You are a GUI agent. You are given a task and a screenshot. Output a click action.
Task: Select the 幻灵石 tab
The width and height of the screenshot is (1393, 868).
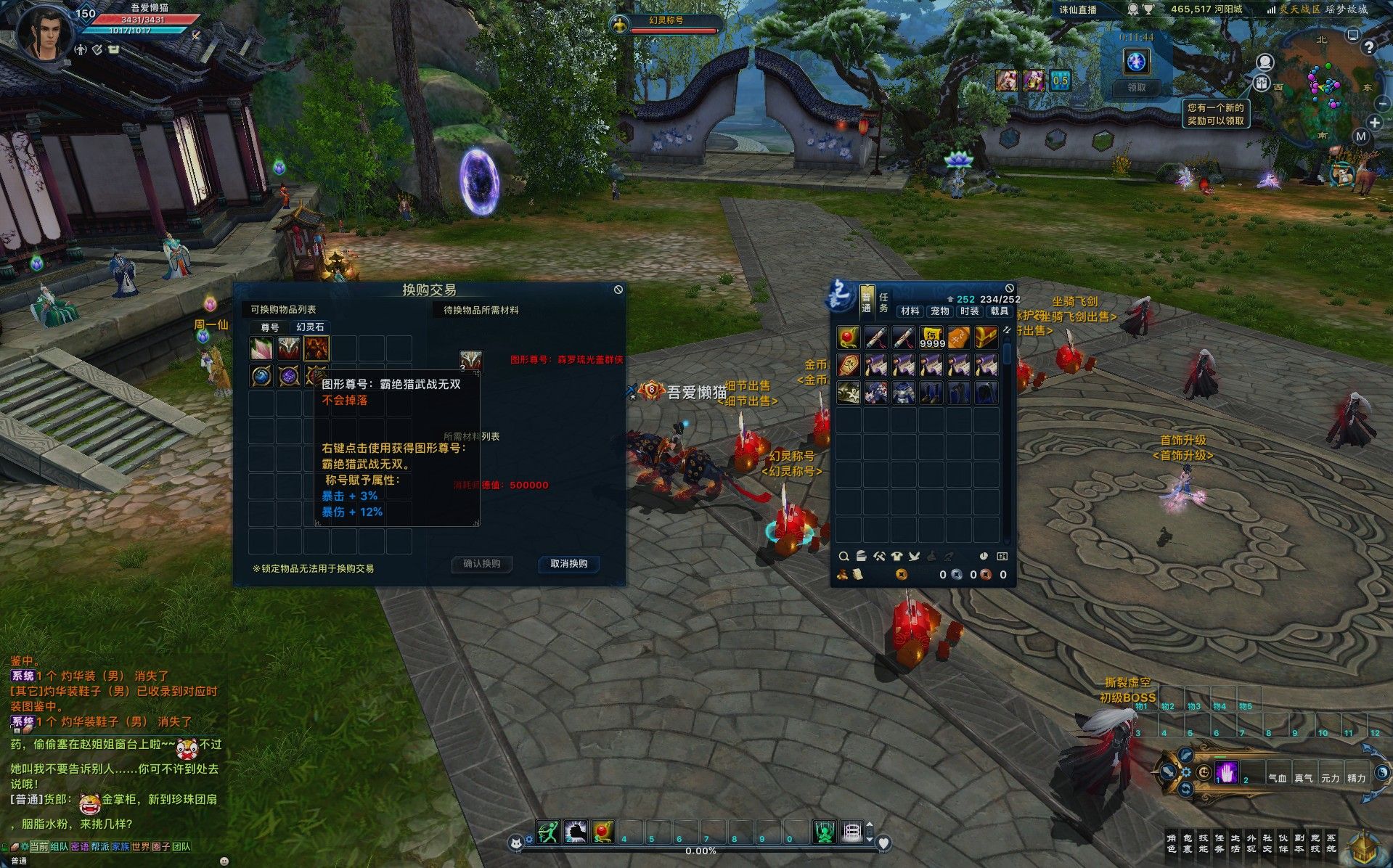coord(310,327)
